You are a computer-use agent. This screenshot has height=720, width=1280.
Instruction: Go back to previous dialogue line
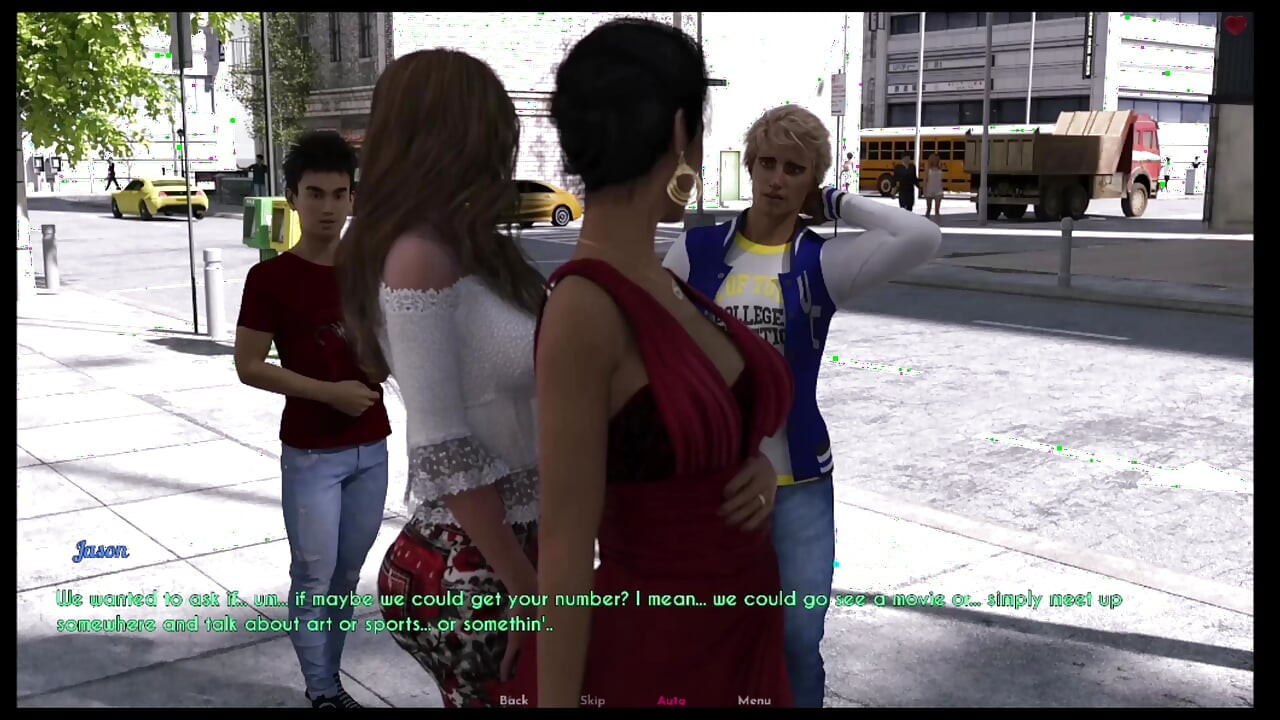pos(514,700)
